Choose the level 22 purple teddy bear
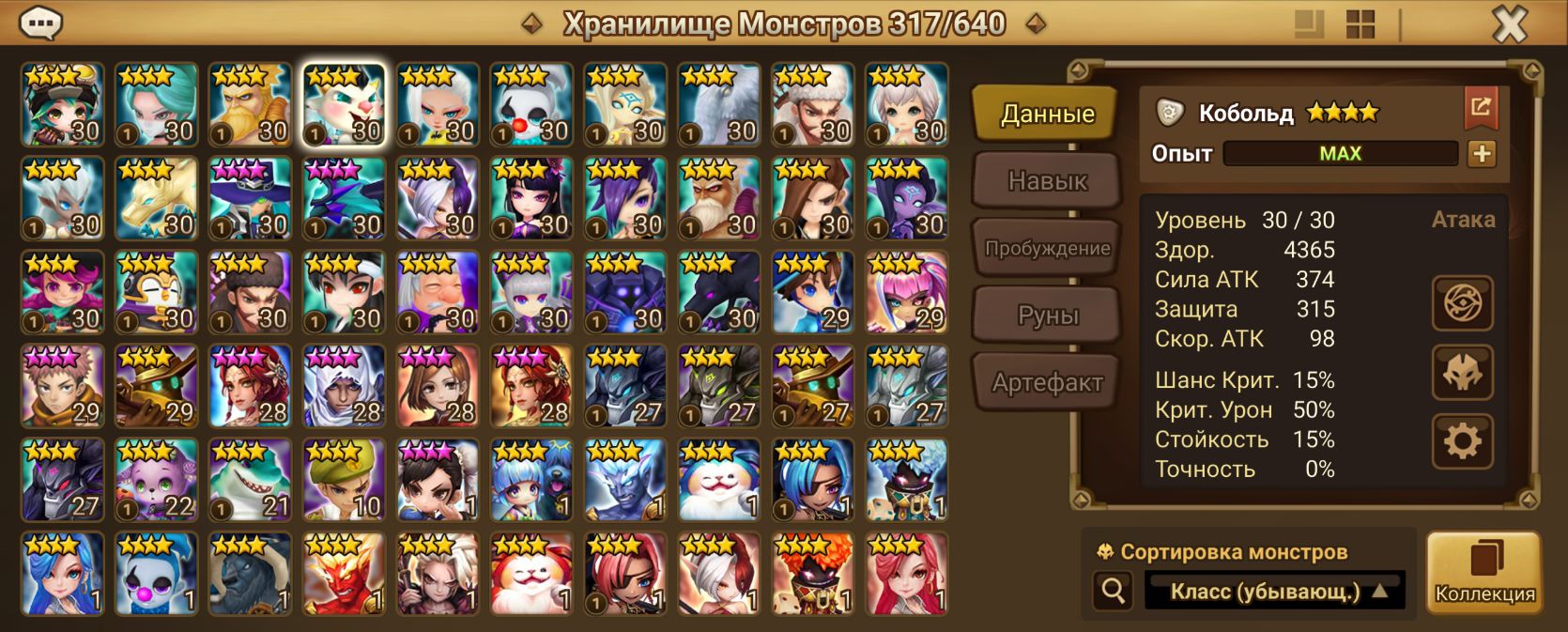1568x632 pixels. coord(156,480)
